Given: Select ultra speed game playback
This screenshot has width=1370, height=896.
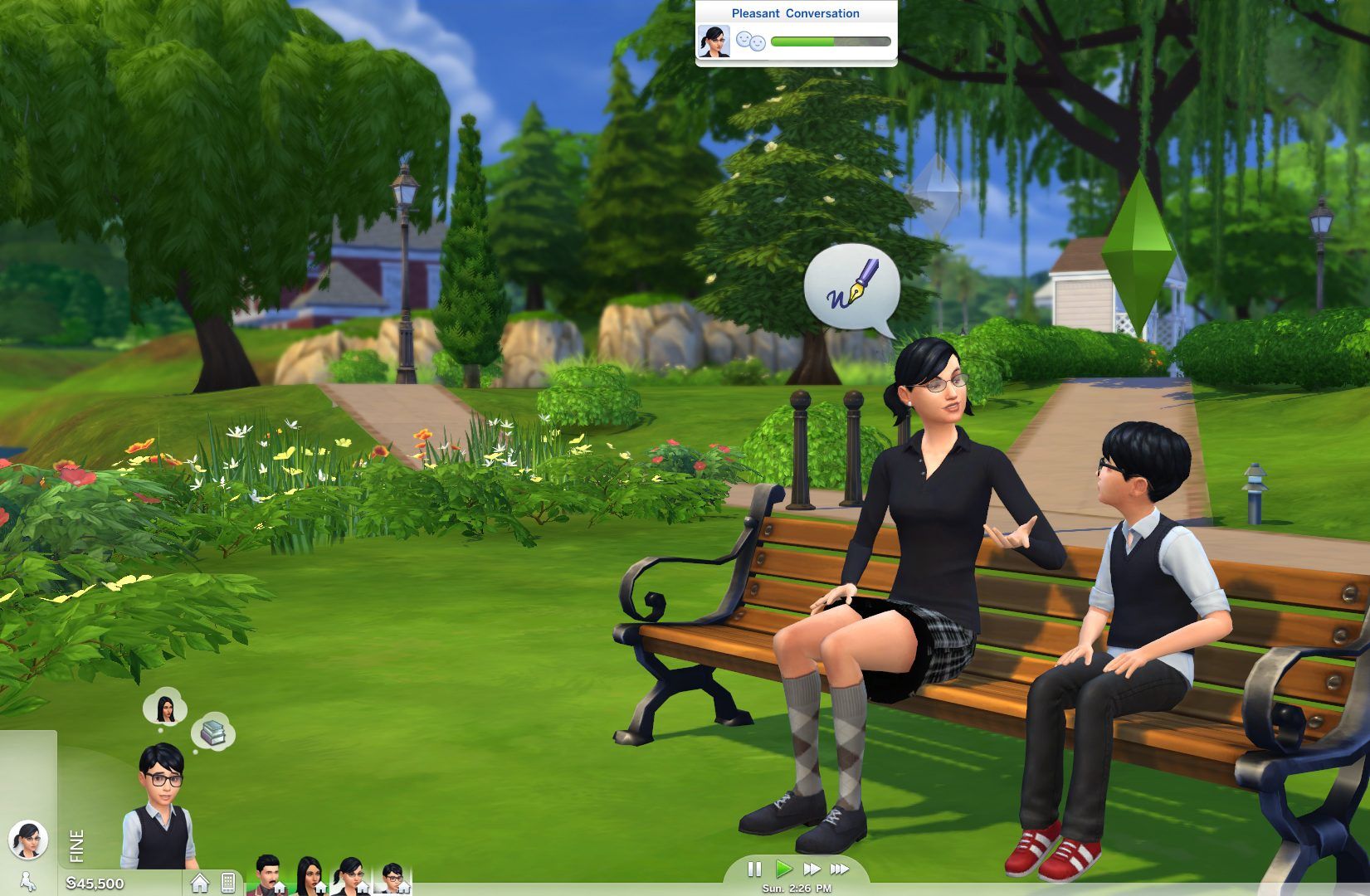Looking at the screenshot, I should tap(838, 869).
